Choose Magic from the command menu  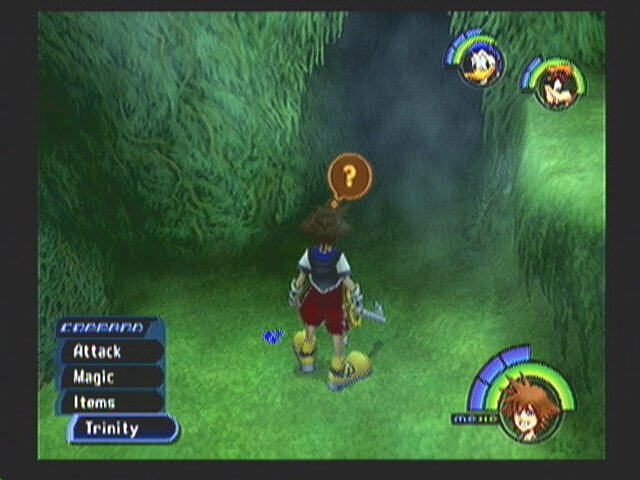[109, 378]
